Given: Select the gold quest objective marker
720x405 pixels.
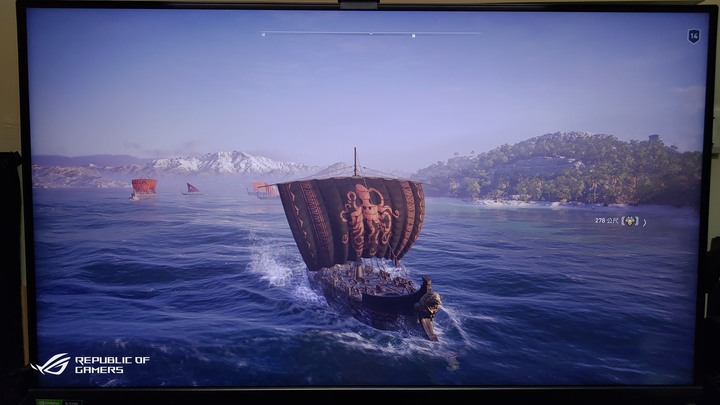Looking at the screenshot, I should (630, 221).
